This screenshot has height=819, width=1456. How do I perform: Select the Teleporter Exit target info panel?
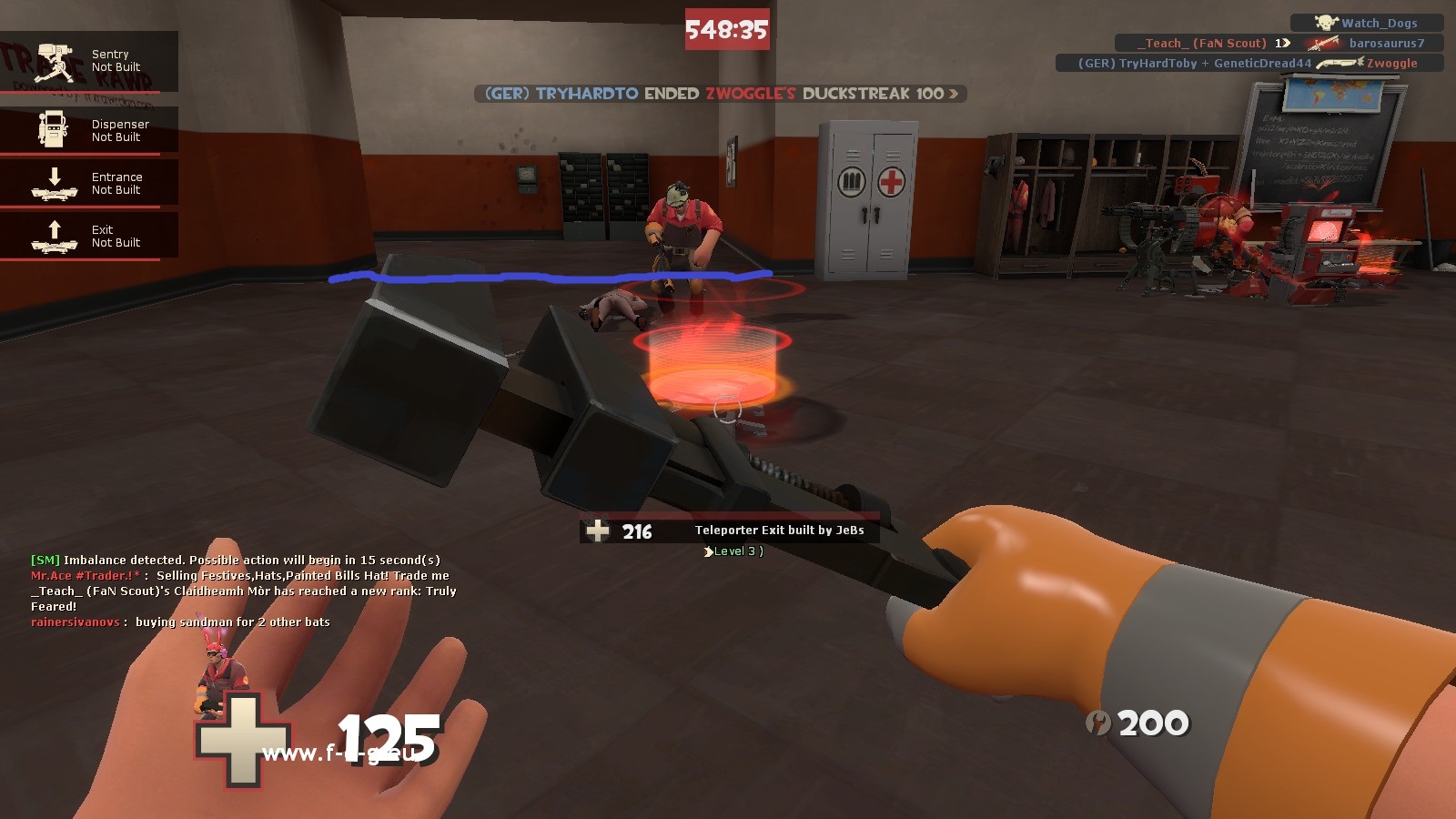pos(729,531)
